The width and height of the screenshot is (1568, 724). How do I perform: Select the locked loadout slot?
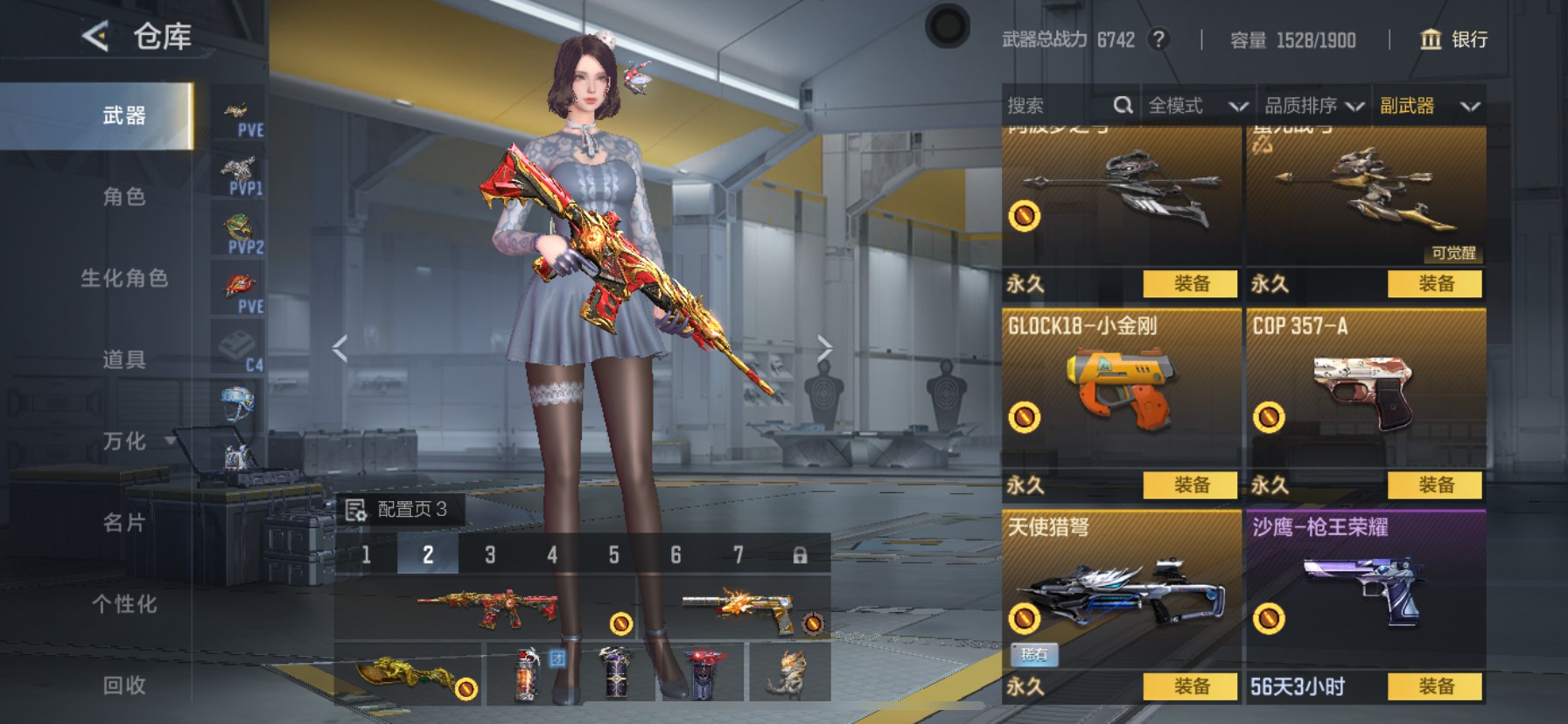point(800,554)
